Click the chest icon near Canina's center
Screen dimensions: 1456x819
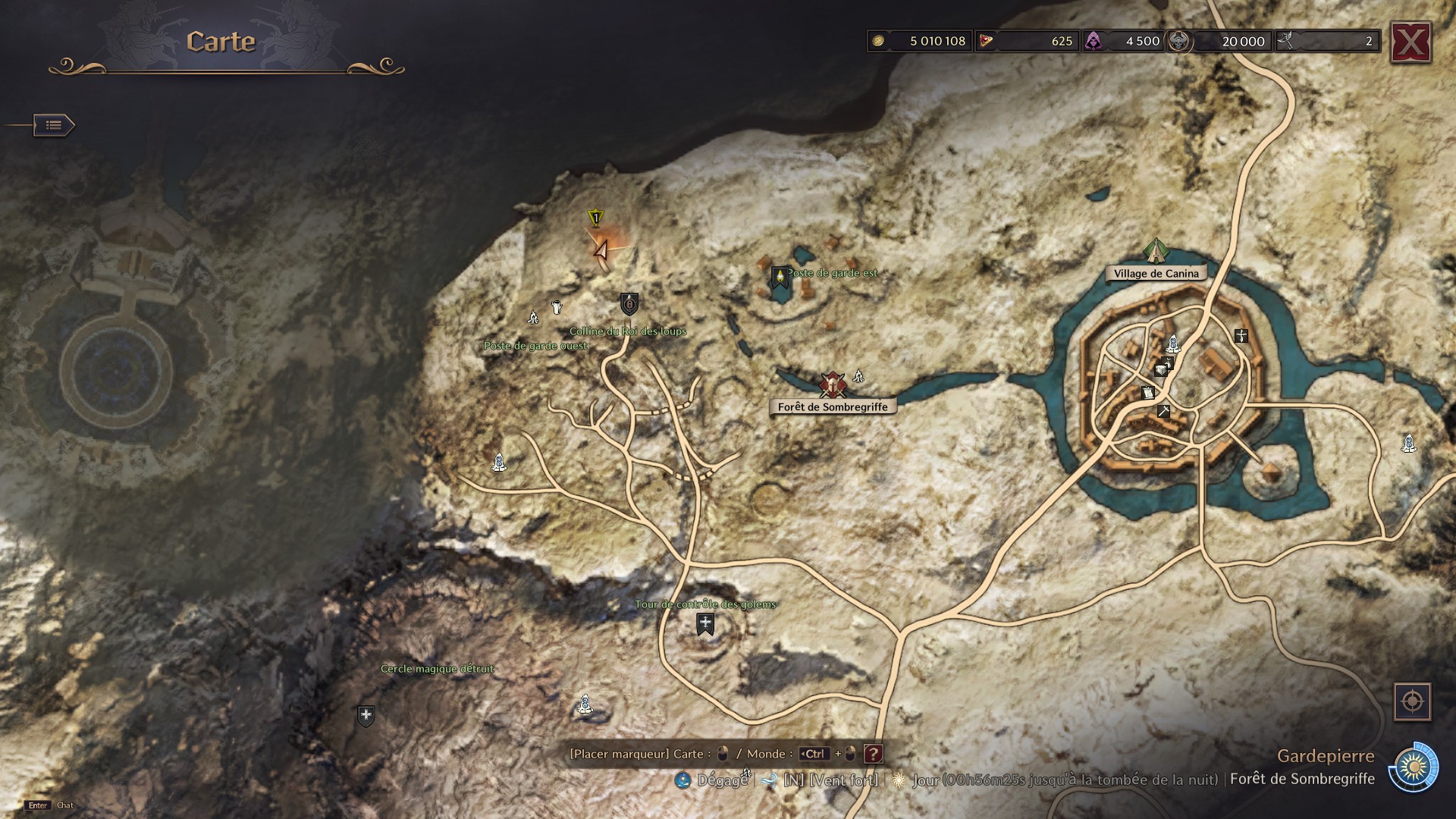coord(1160,370)
